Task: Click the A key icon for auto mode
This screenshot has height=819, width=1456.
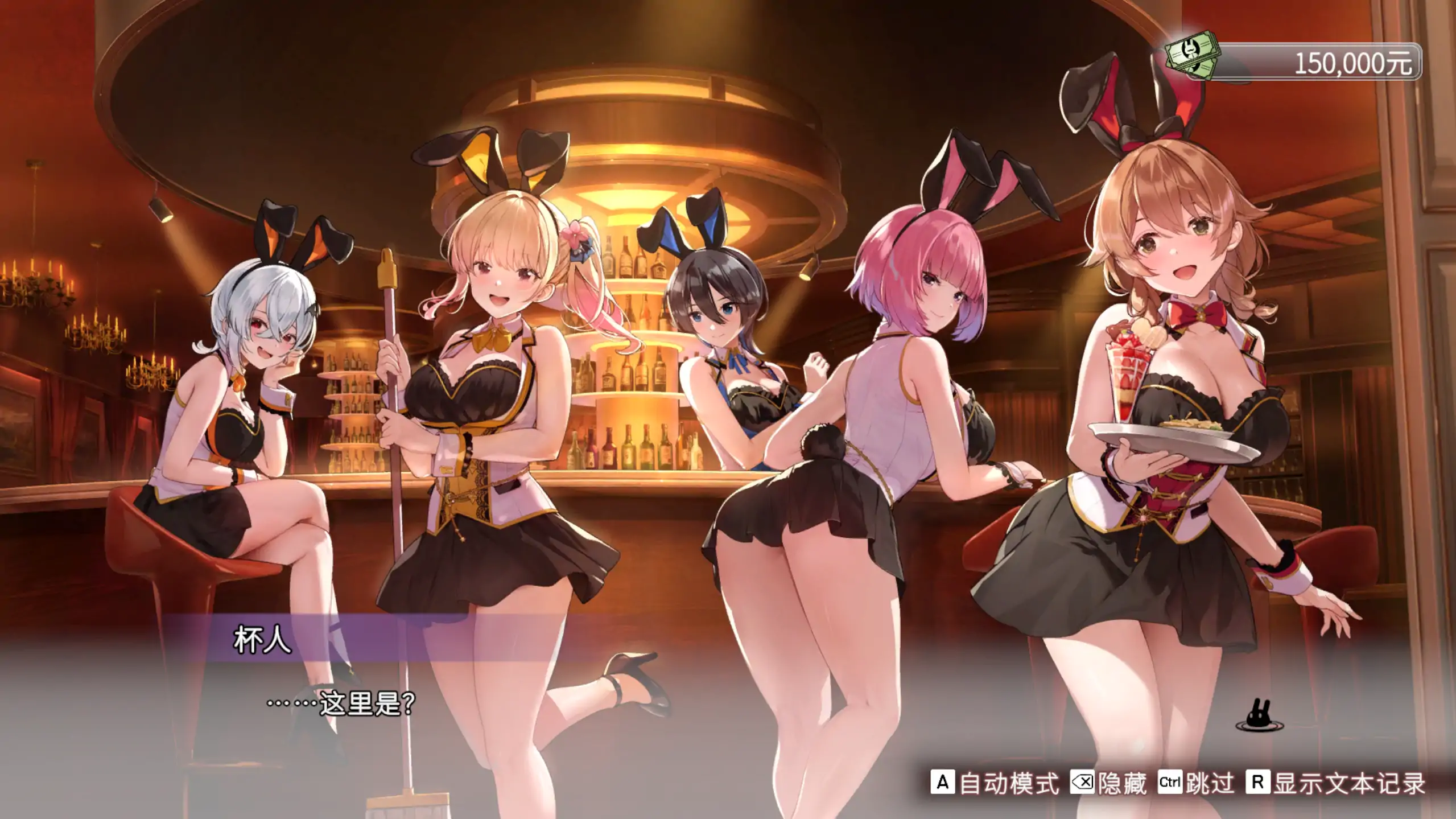Action: click(943, 783)
